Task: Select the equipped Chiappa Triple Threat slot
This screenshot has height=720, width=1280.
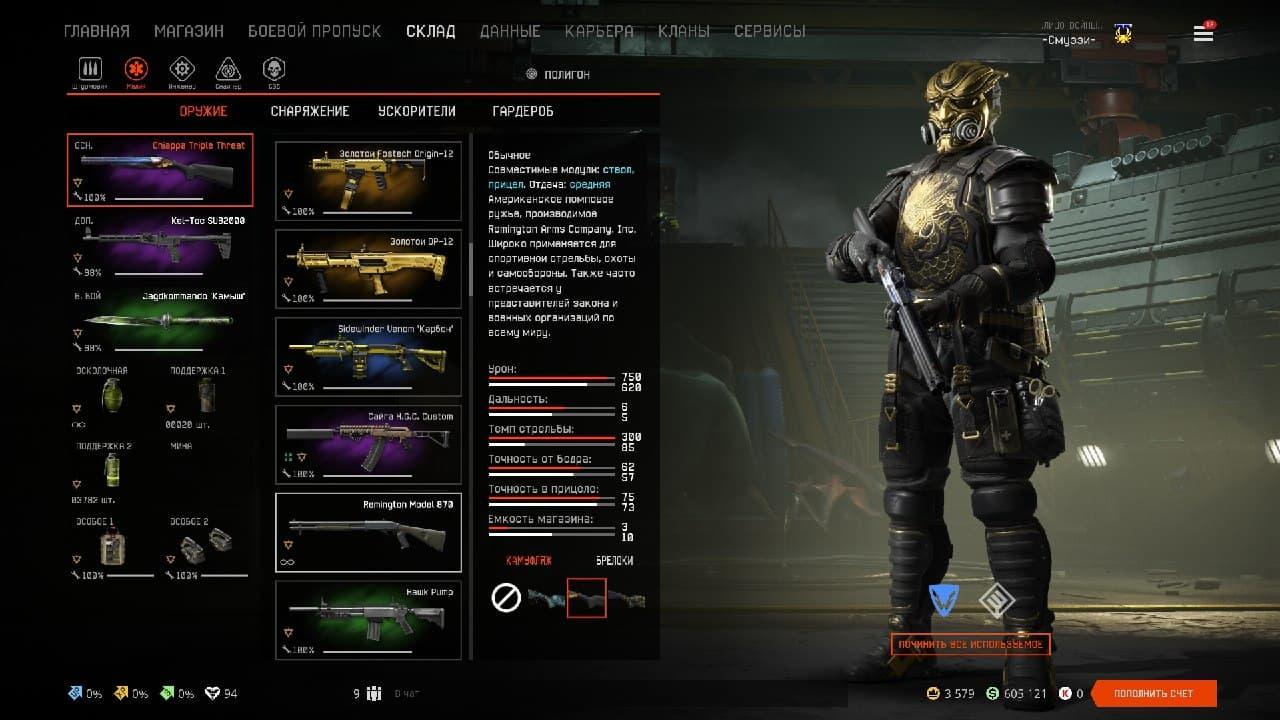Action: click(x=160, y=170)
